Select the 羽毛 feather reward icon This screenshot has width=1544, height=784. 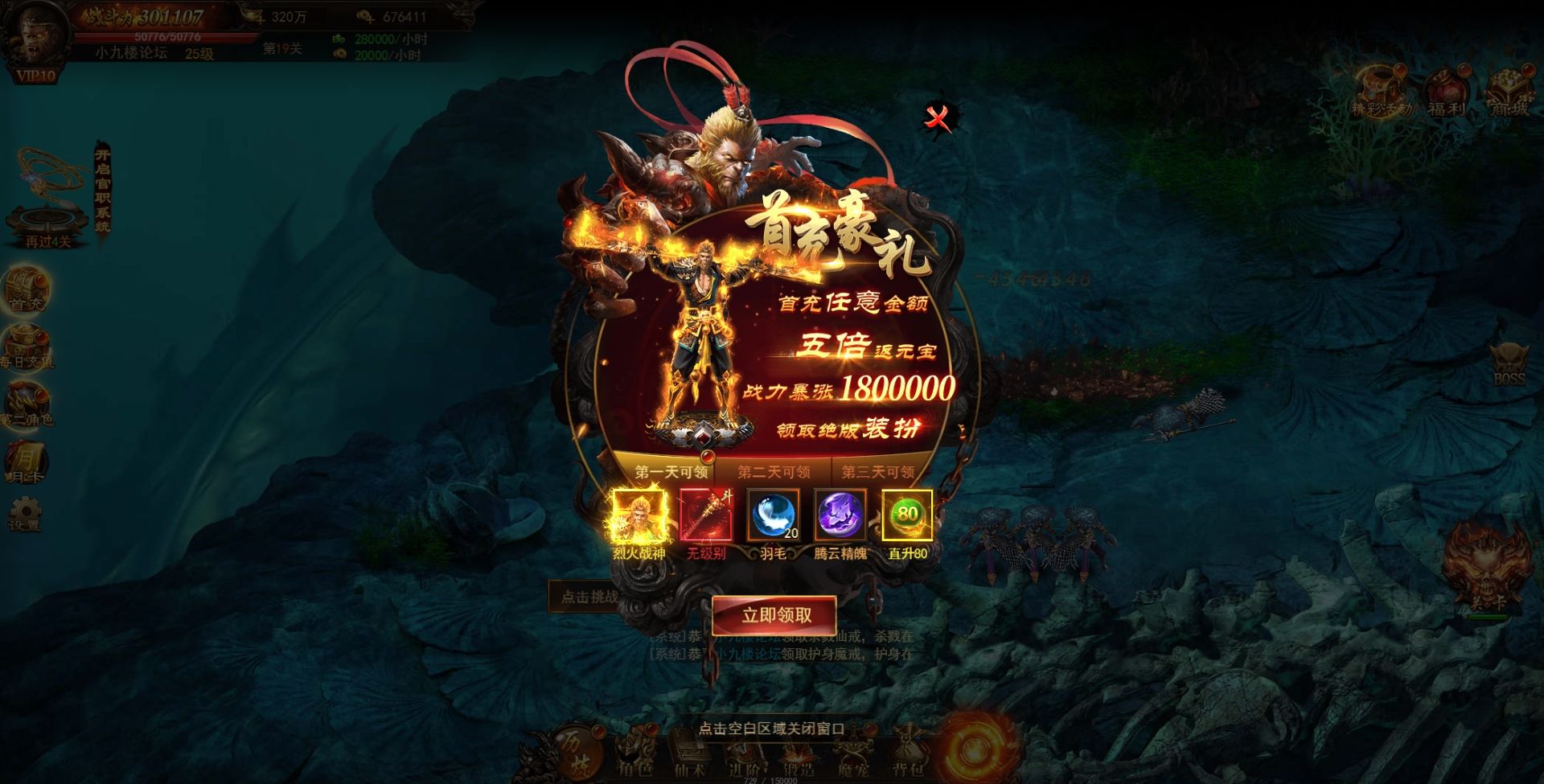coord(773,515)
